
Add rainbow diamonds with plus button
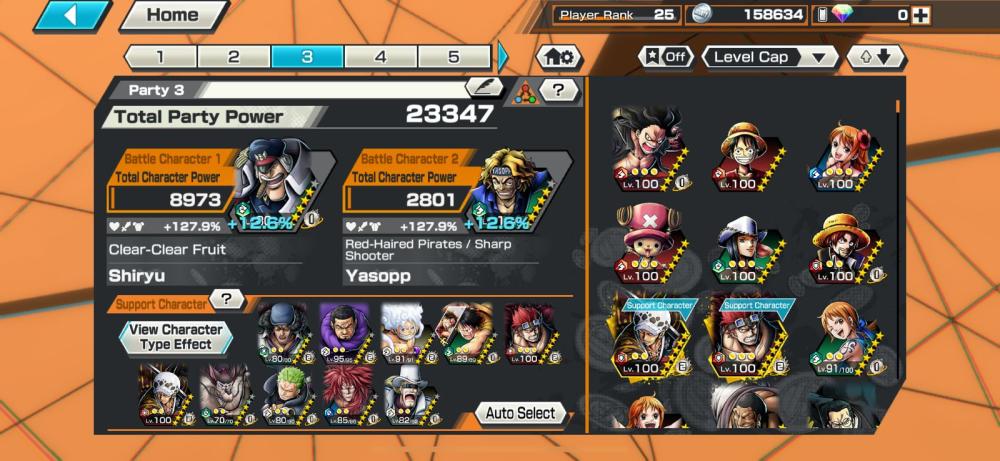pos(921,15)
